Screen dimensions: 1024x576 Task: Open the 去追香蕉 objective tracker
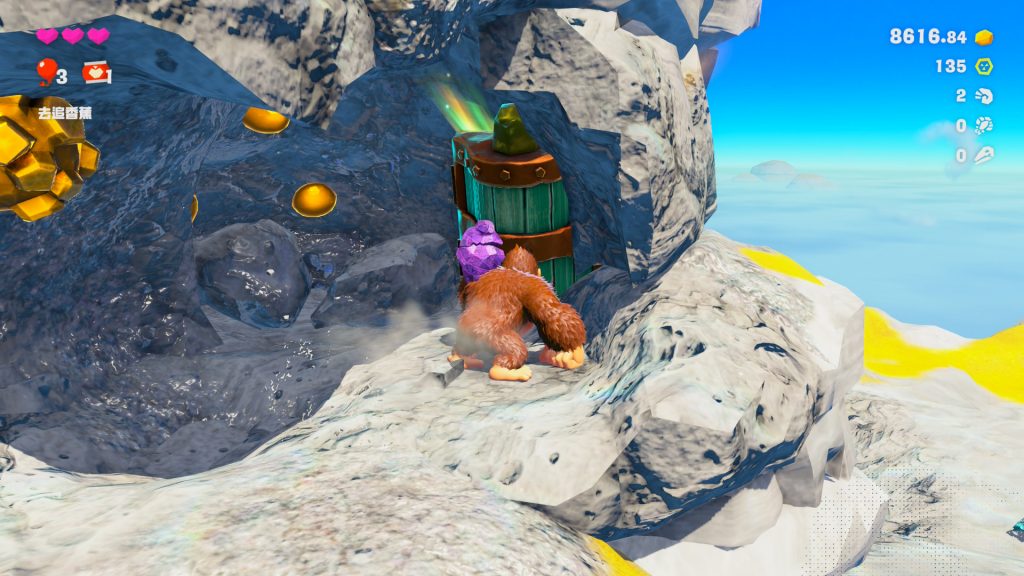pyautogui.click(x=64, y=113)
